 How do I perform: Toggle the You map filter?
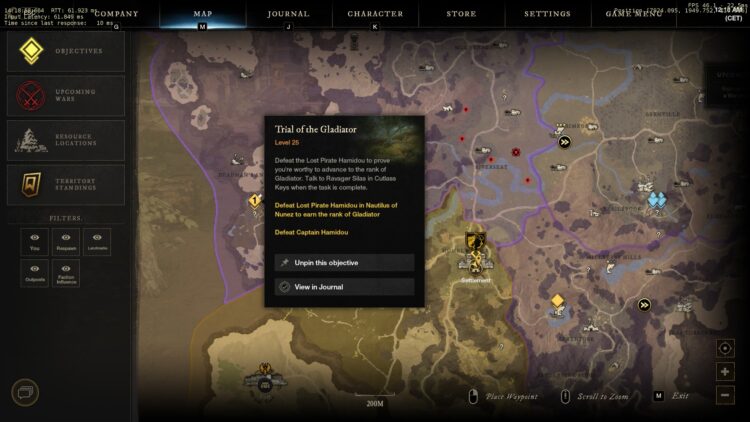coord(35,243)
